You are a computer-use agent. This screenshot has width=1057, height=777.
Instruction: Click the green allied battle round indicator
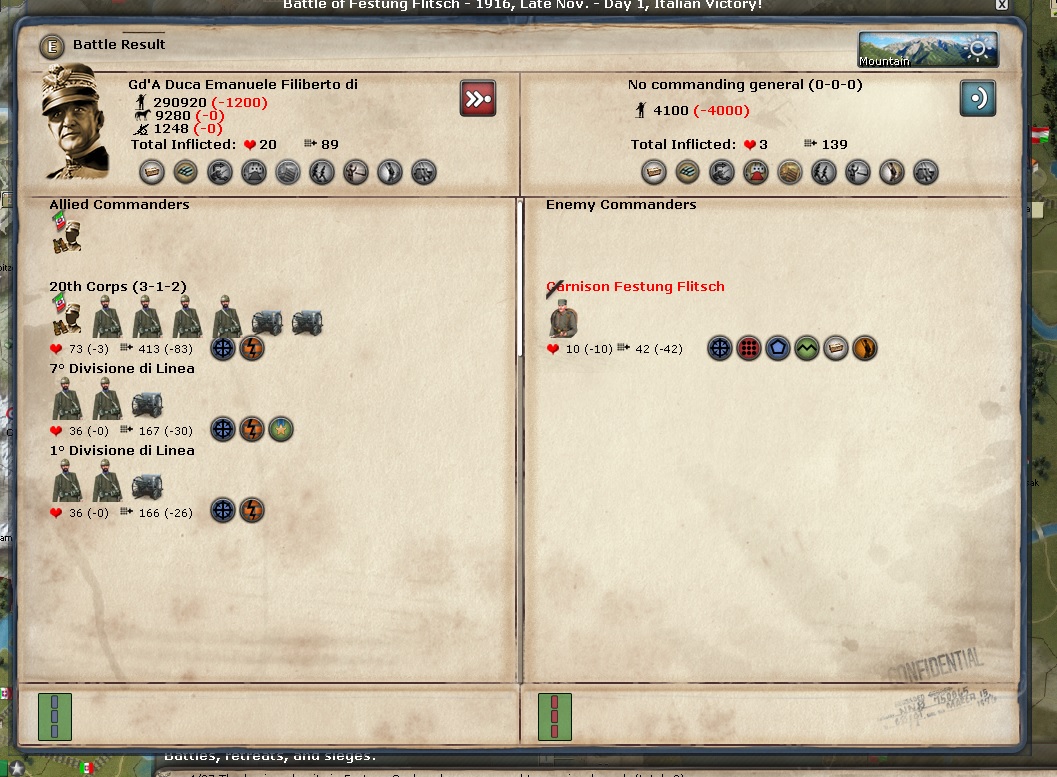click(54, 716)
